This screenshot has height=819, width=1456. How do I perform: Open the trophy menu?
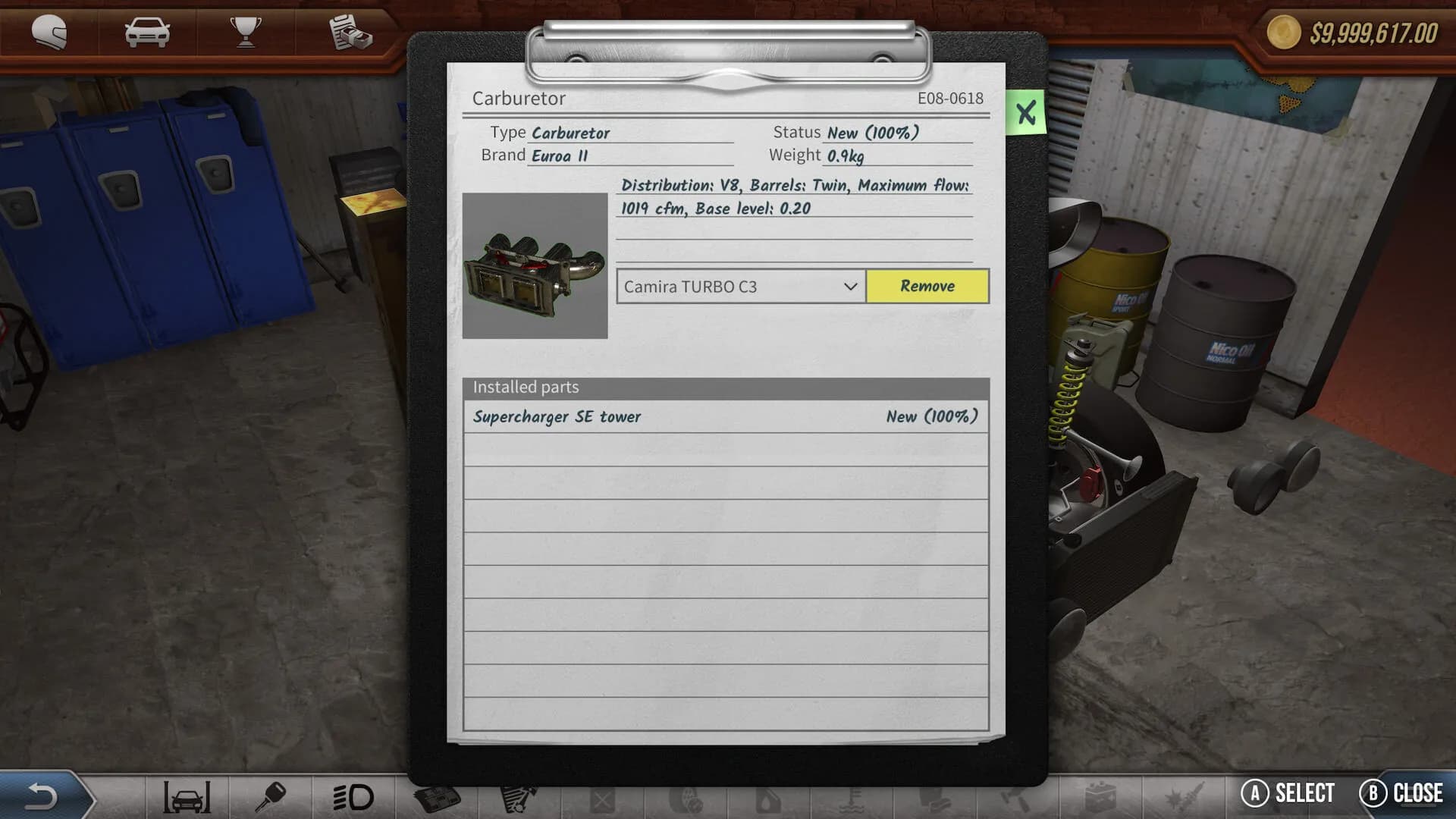pos(246,33)
